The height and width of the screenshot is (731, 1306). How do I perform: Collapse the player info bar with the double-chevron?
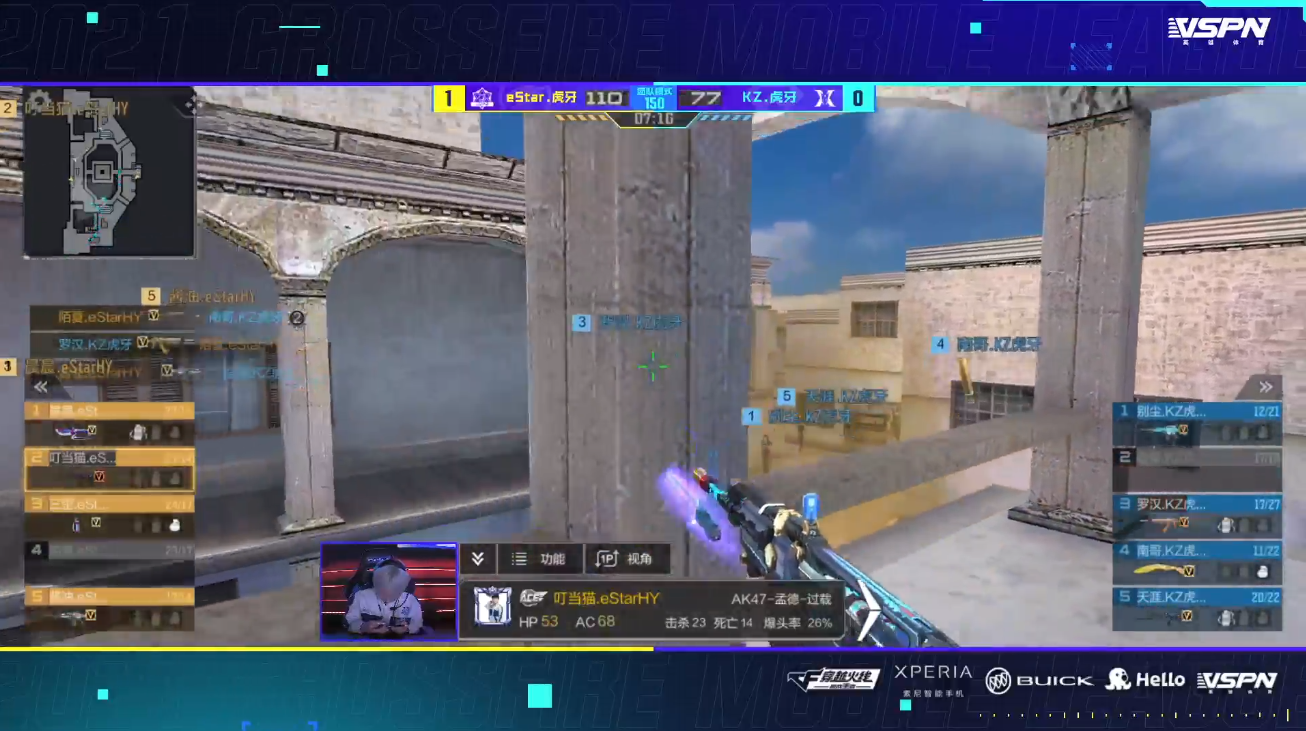coord(478,559)
